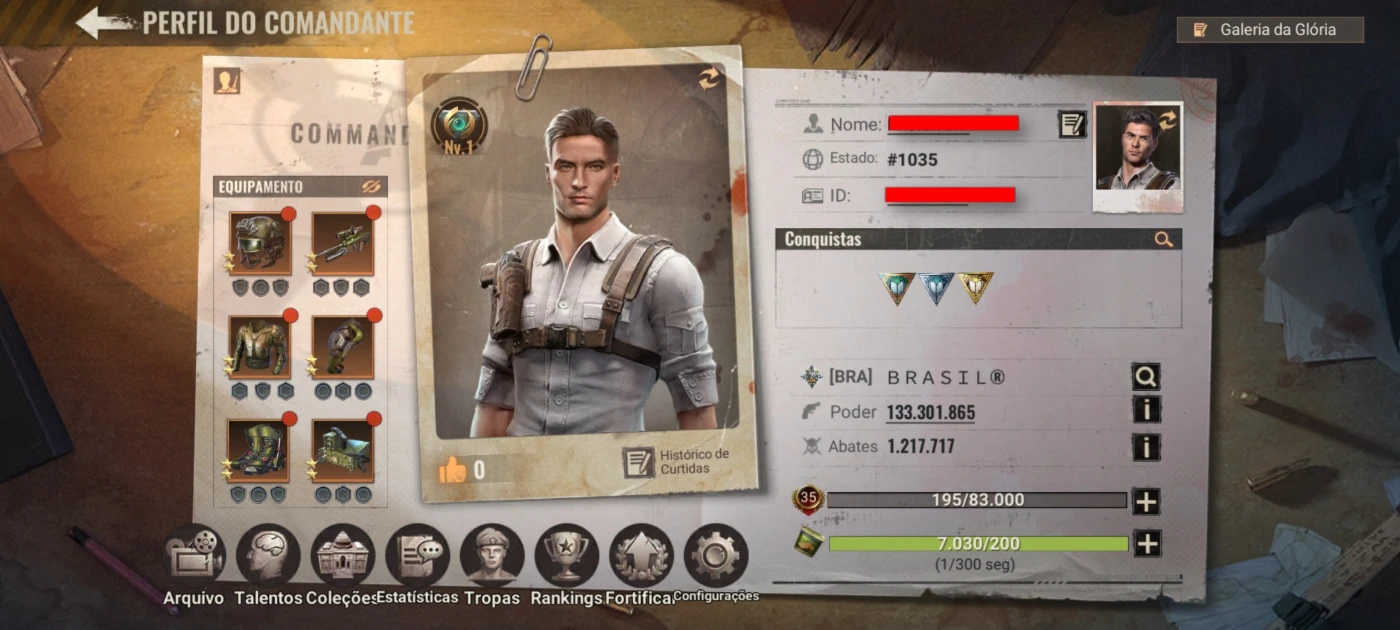Image resolution: width=1400 pixels, height=630 pixels.
Task: Open the Galeria da Glória
Action: coord(1270,30)
